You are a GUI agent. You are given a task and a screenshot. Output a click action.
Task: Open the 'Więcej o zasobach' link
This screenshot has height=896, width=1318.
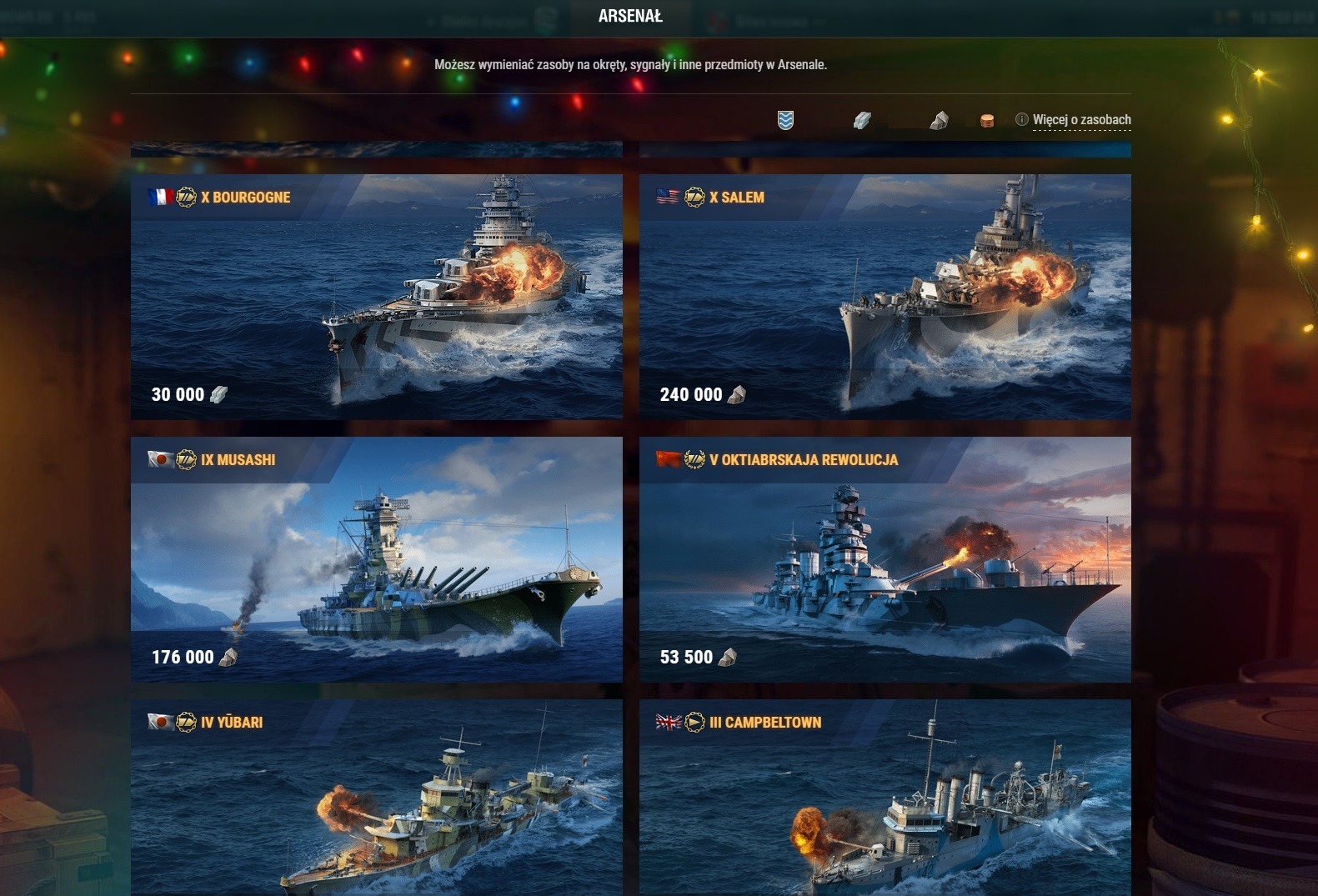(1081, 120)
